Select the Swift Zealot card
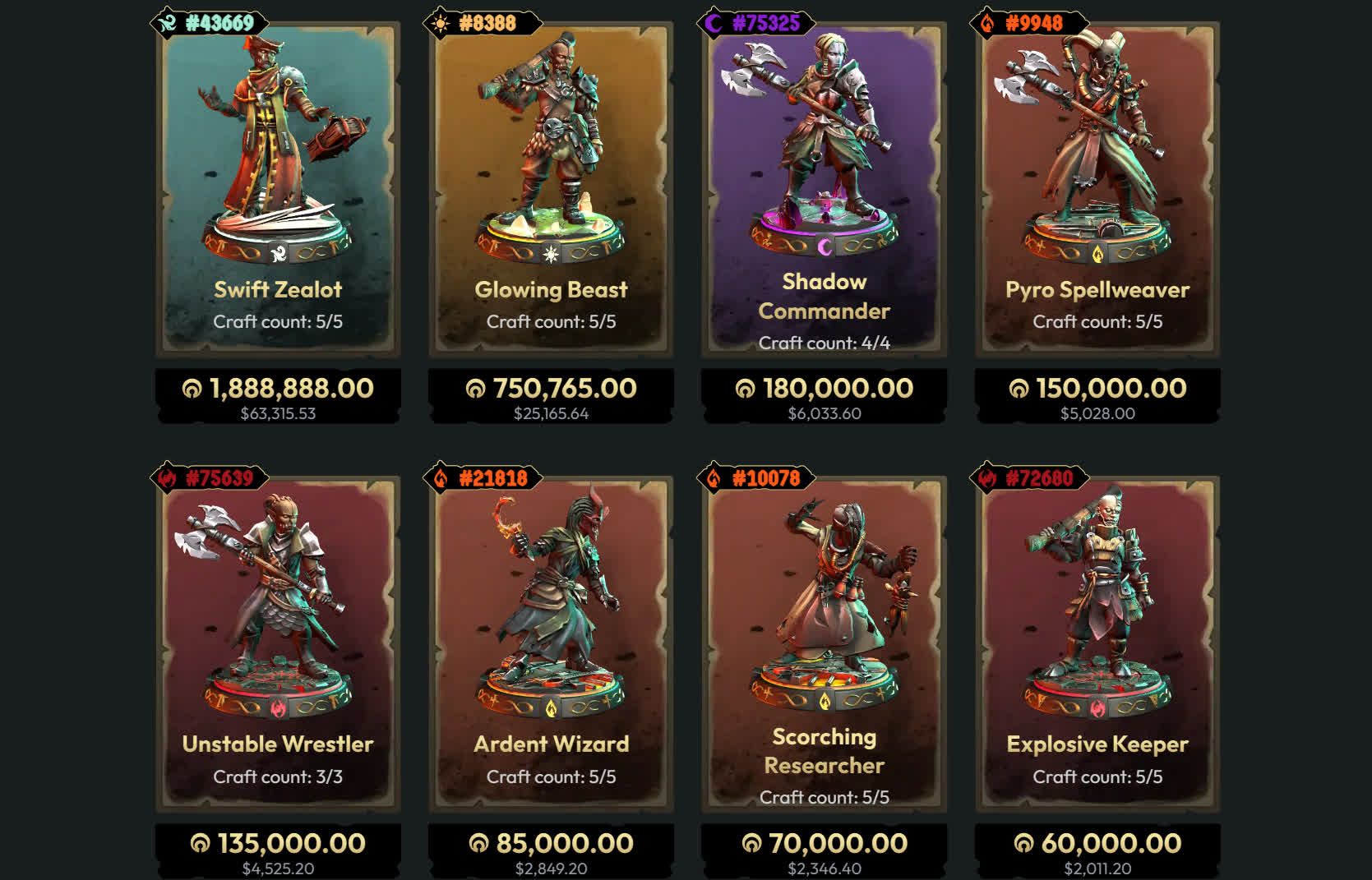 coord(278,189)
